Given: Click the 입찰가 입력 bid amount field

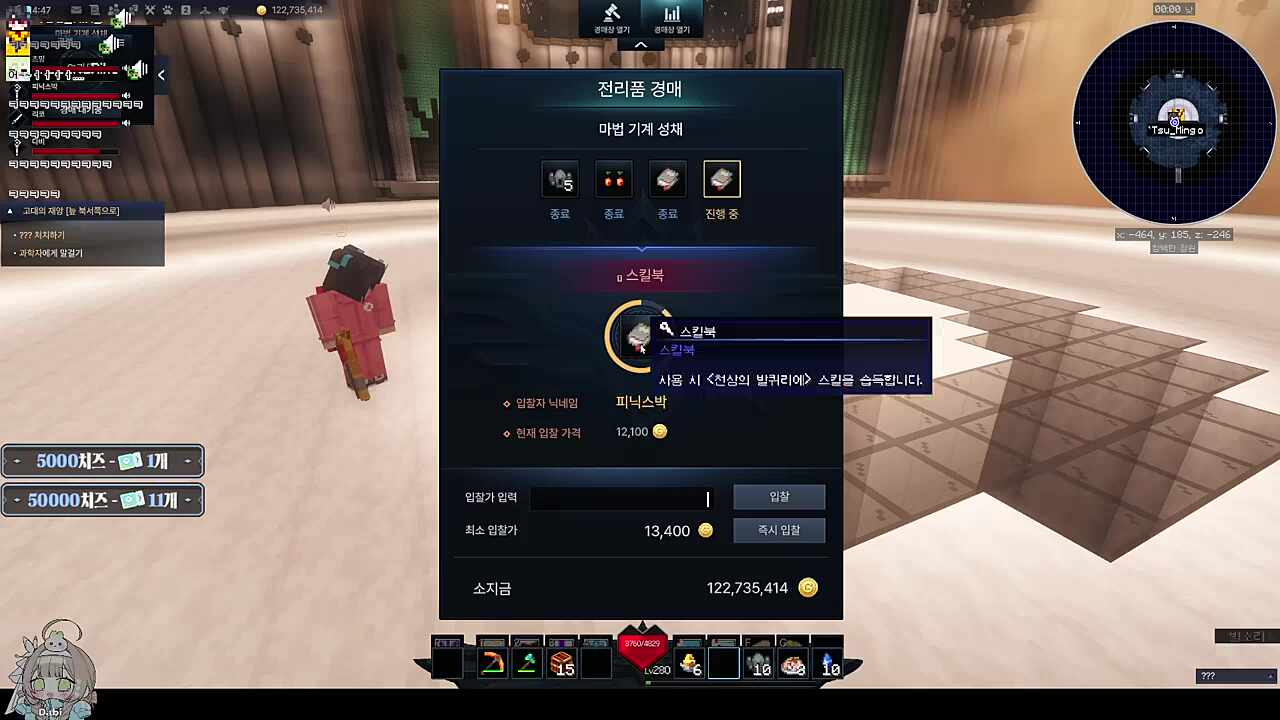Looking at the screenshot, I should coord(620,498).
